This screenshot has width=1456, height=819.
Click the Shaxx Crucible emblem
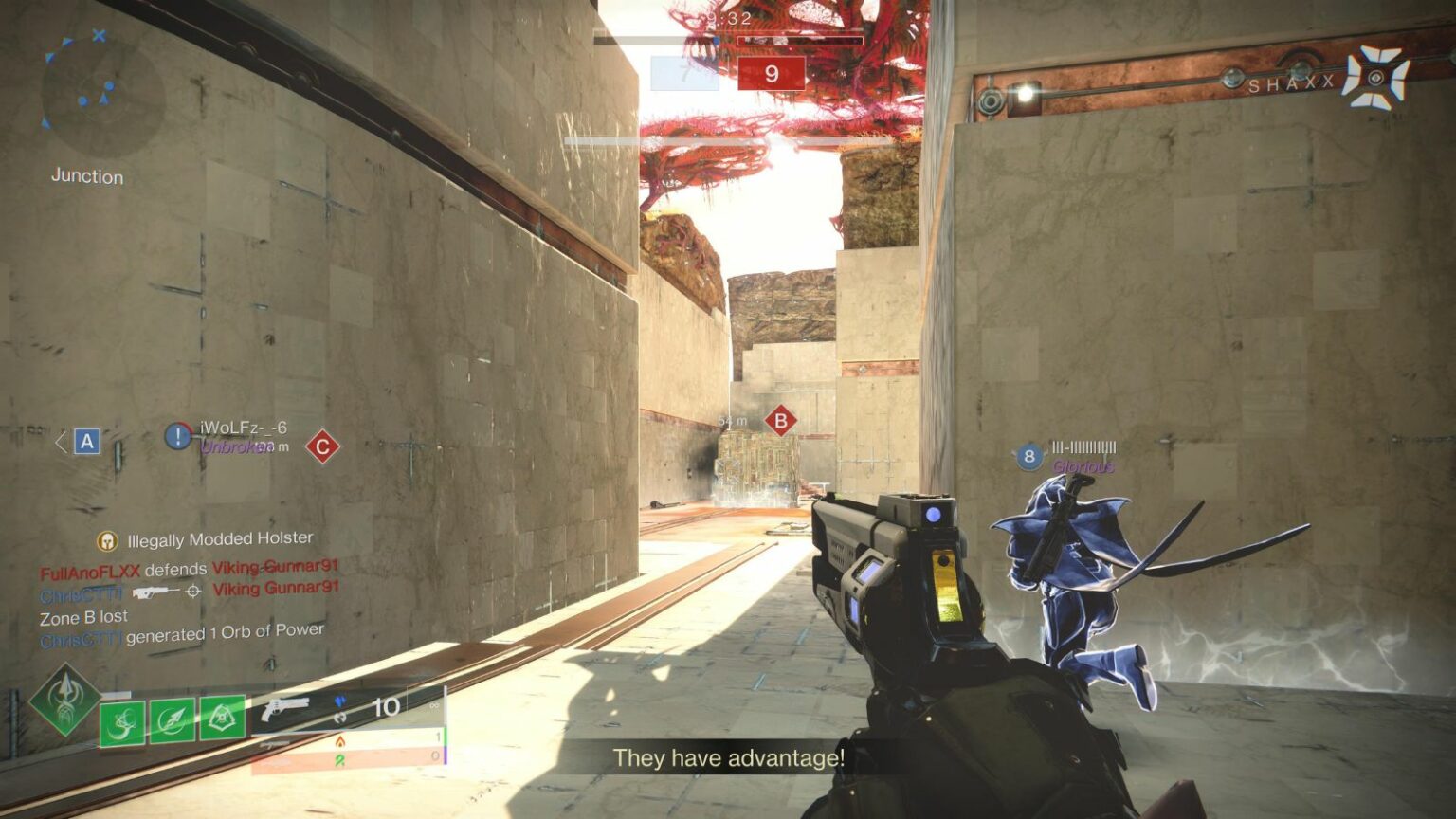(1375, 77)
